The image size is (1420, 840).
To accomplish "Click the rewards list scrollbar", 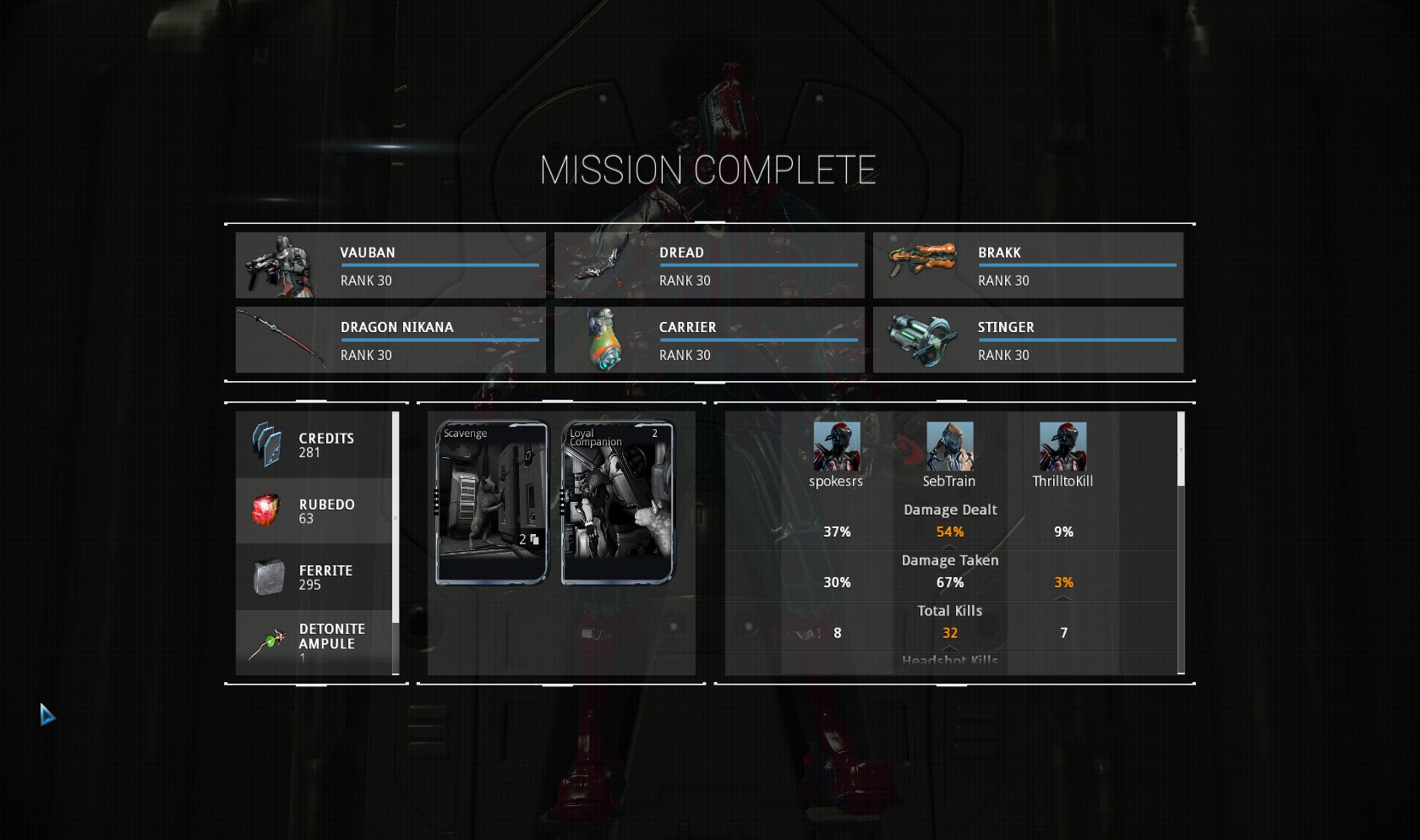I will coord(395,541).
